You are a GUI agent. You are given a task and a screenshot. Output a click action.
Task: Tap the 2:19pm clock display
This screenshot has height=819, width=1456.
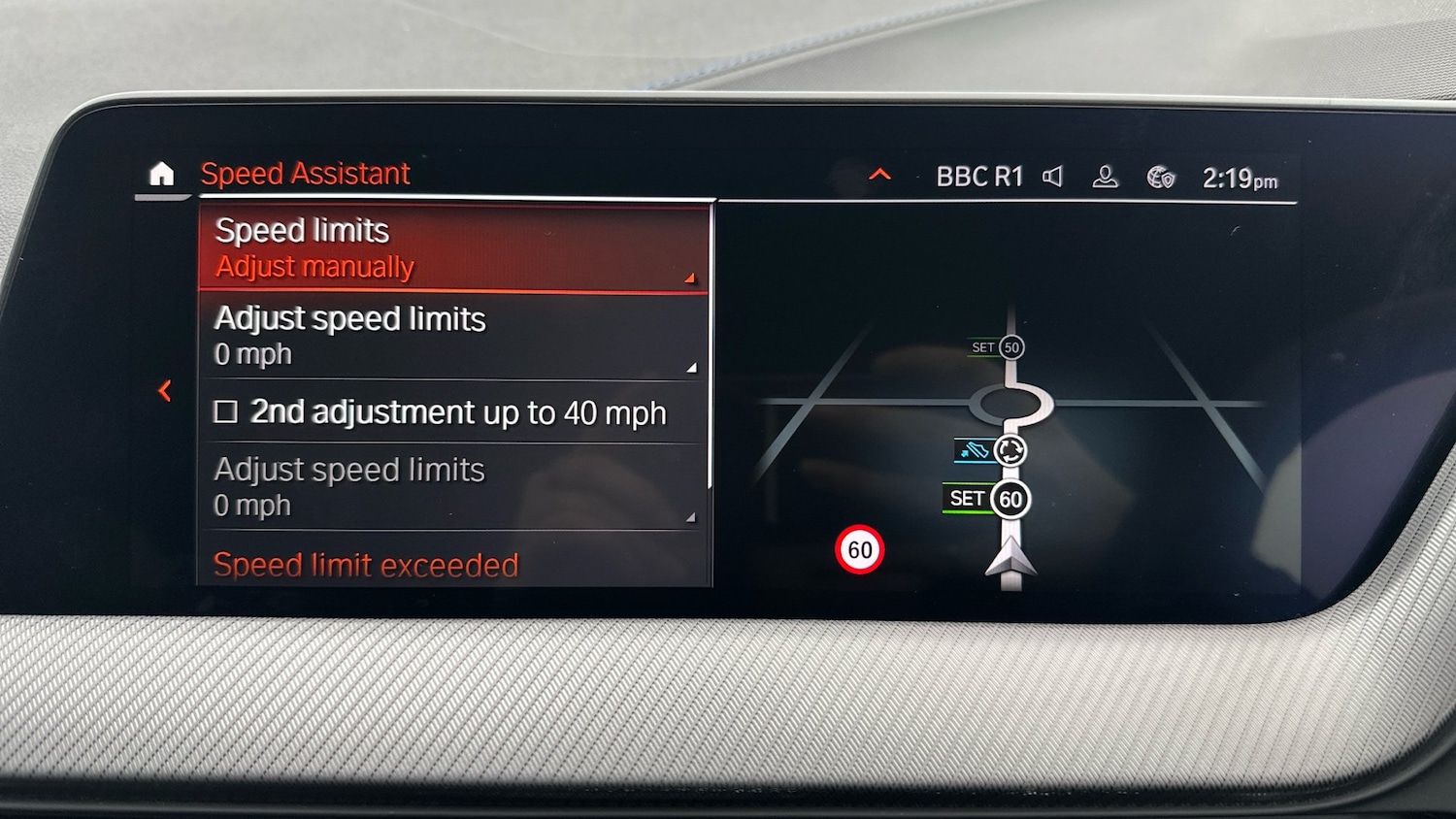pos(1240,178)
